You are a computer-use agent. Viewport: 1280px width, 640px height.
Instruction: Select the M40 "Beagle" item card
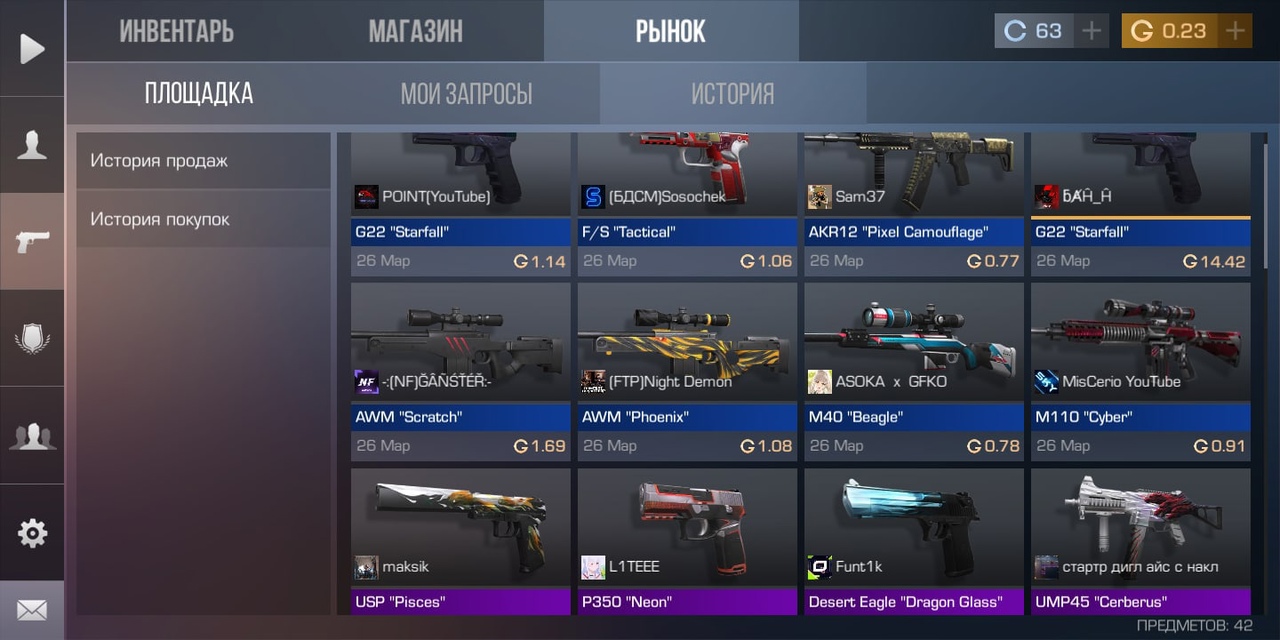[x=914, y=370]
